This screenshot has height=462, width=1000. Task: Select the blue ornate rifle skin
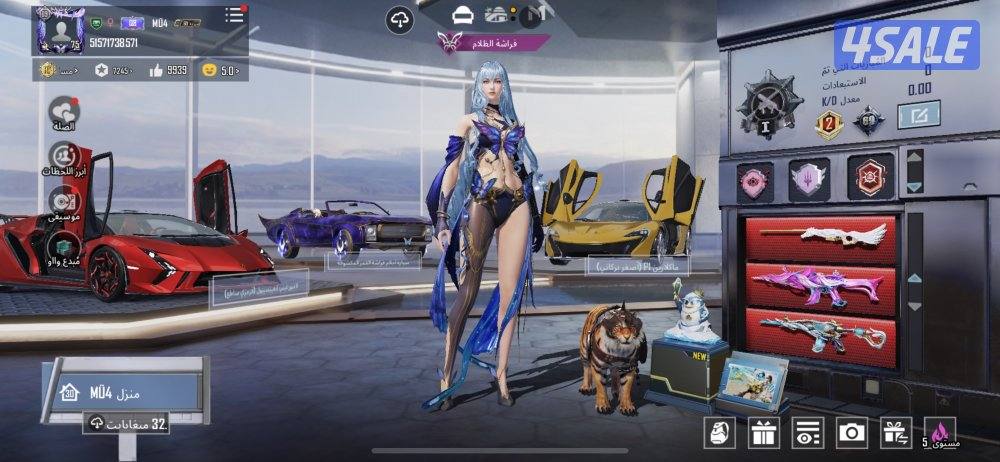pos(821,330)
